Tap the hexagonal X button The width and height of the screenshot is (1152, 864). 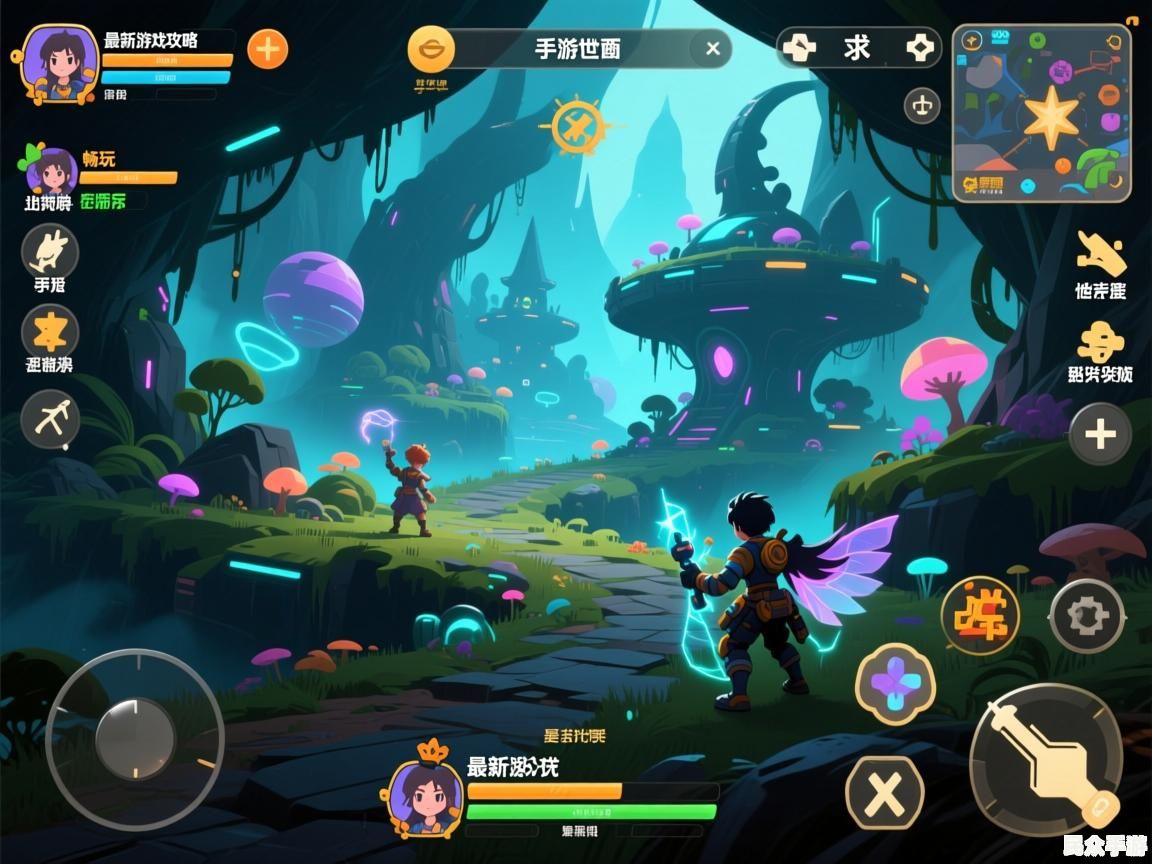(x=884, y=793)
